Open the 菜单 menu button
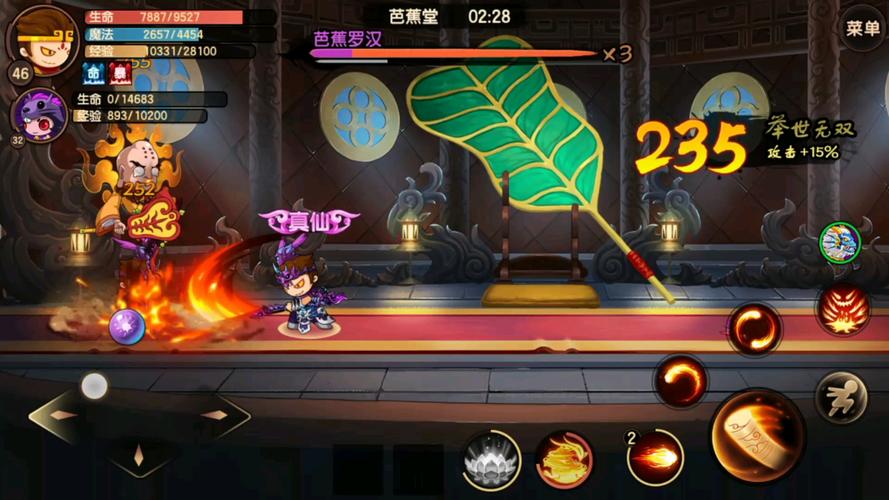 (862, 28)
